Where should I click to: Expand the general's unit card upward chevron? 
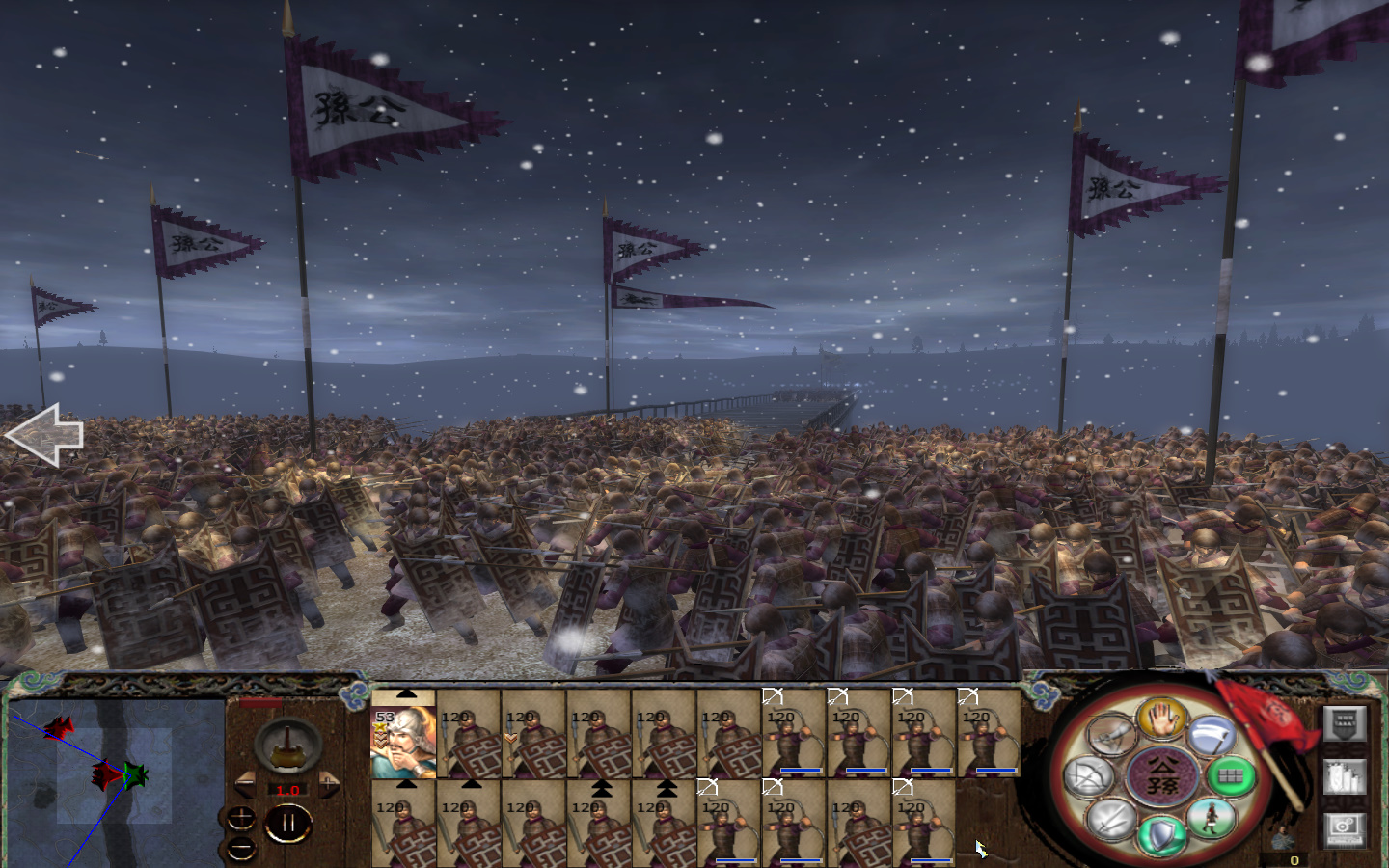pyautogui.click(x=407, y=692)
